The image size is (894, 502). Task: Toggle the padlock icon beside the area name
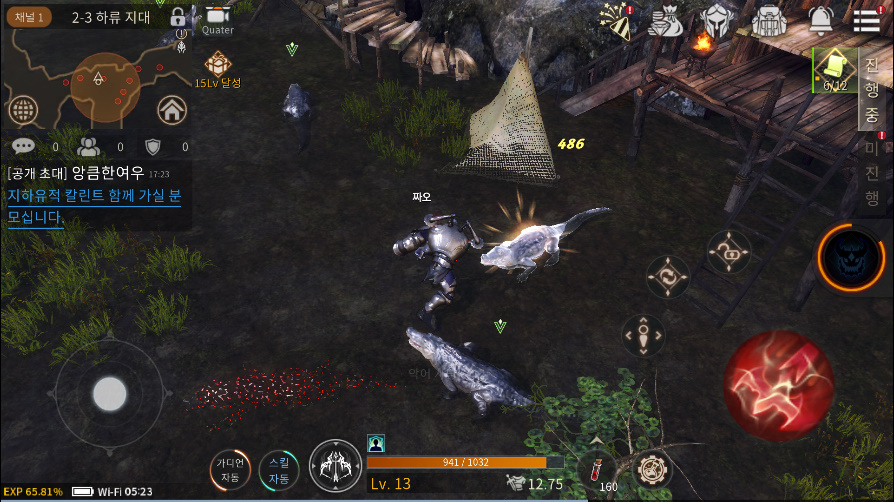(x=178, y=18)
